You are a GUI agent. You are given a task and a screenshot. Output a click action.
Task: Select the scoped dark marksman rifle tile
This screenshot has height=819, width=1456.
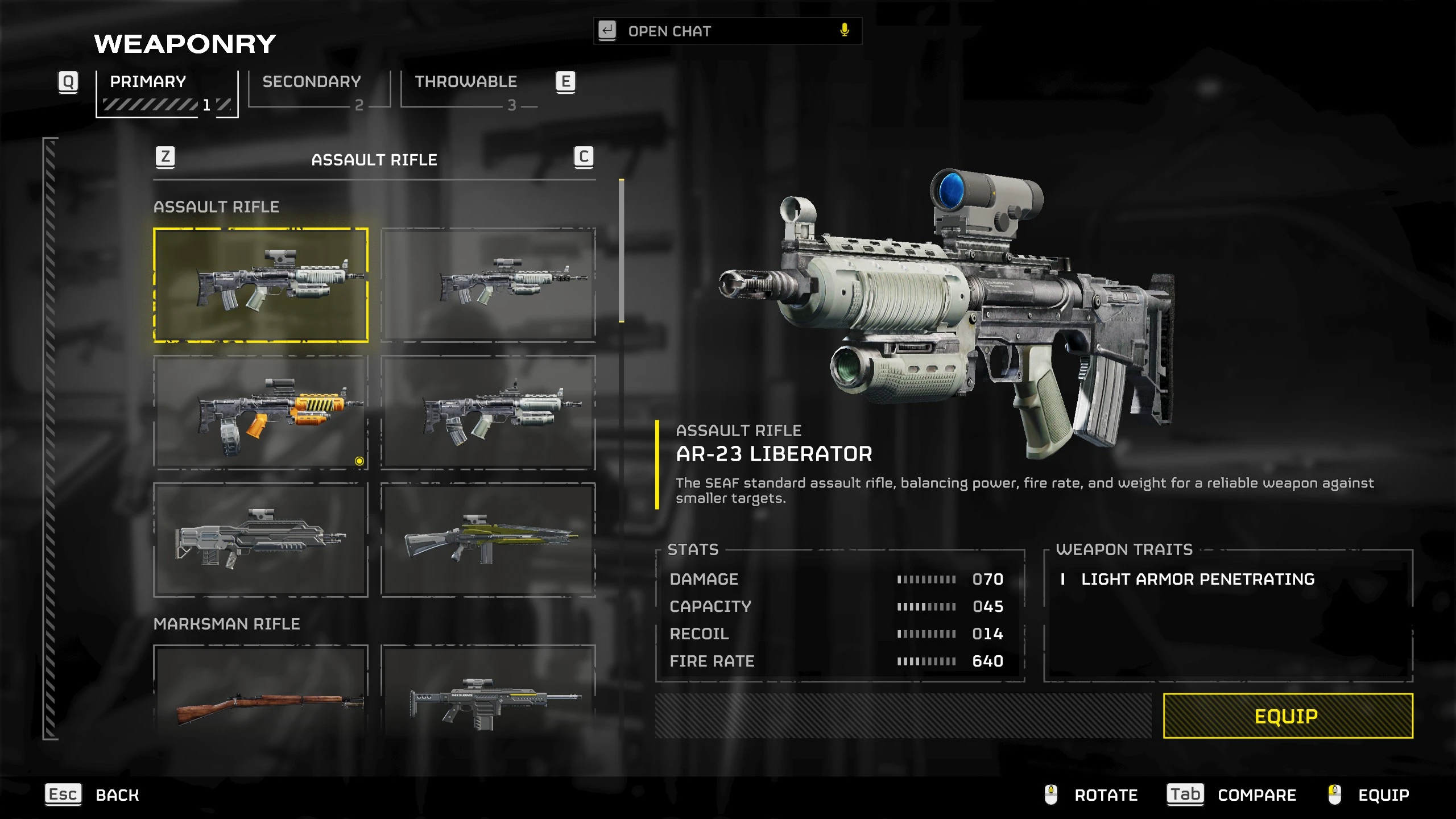tap(488, 691)
